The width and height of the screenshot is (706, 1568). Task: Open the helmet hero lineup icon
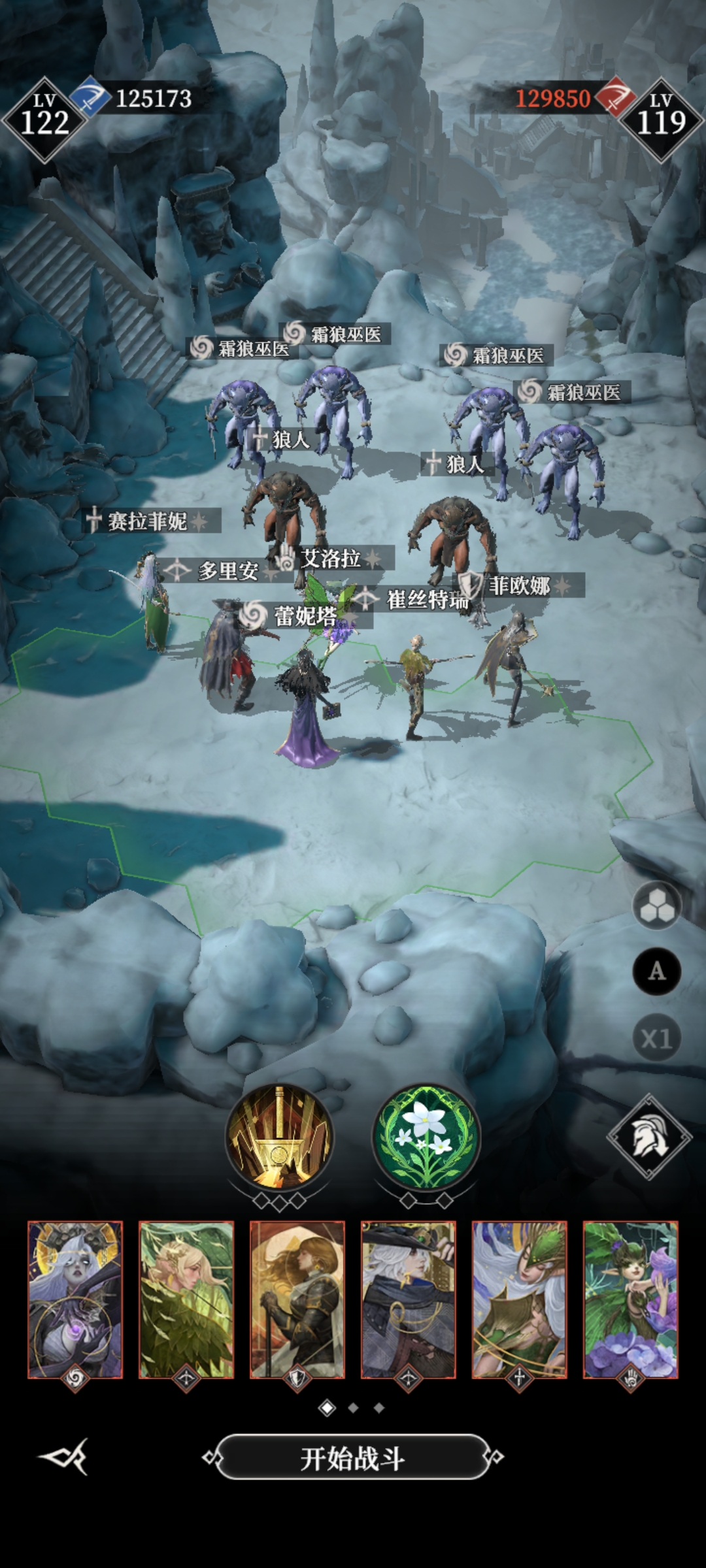pyautogui.click(x=649, y=1137)
